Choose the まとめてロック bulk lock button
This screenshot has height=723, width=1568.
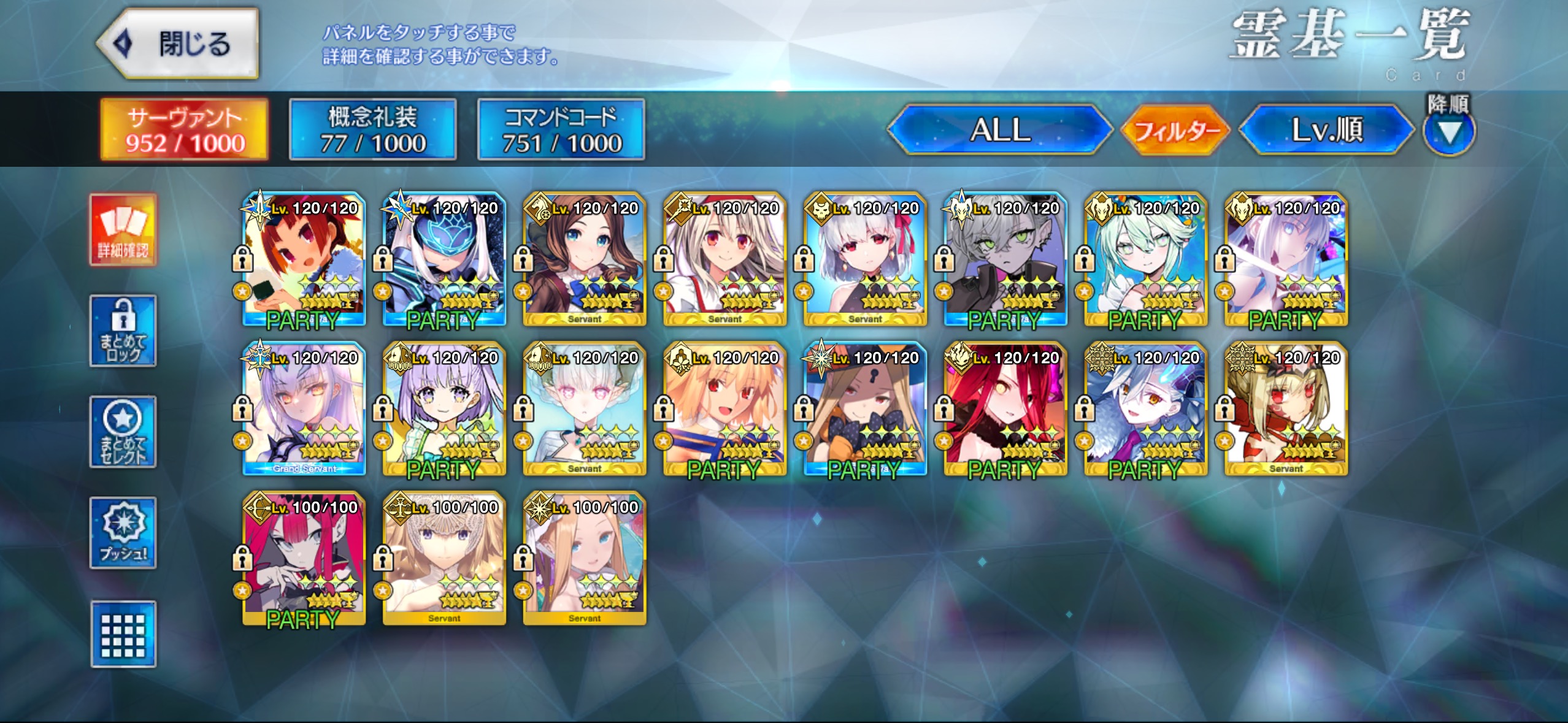pos(123,331)
